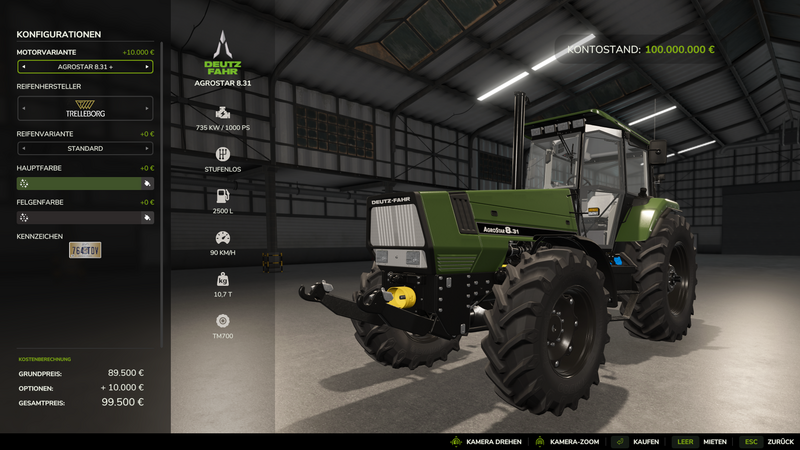Screen dimensions: 800x450
Task: Switch to next Reifenhersteller after Trelleborg
Action: [x=148, y=108]
